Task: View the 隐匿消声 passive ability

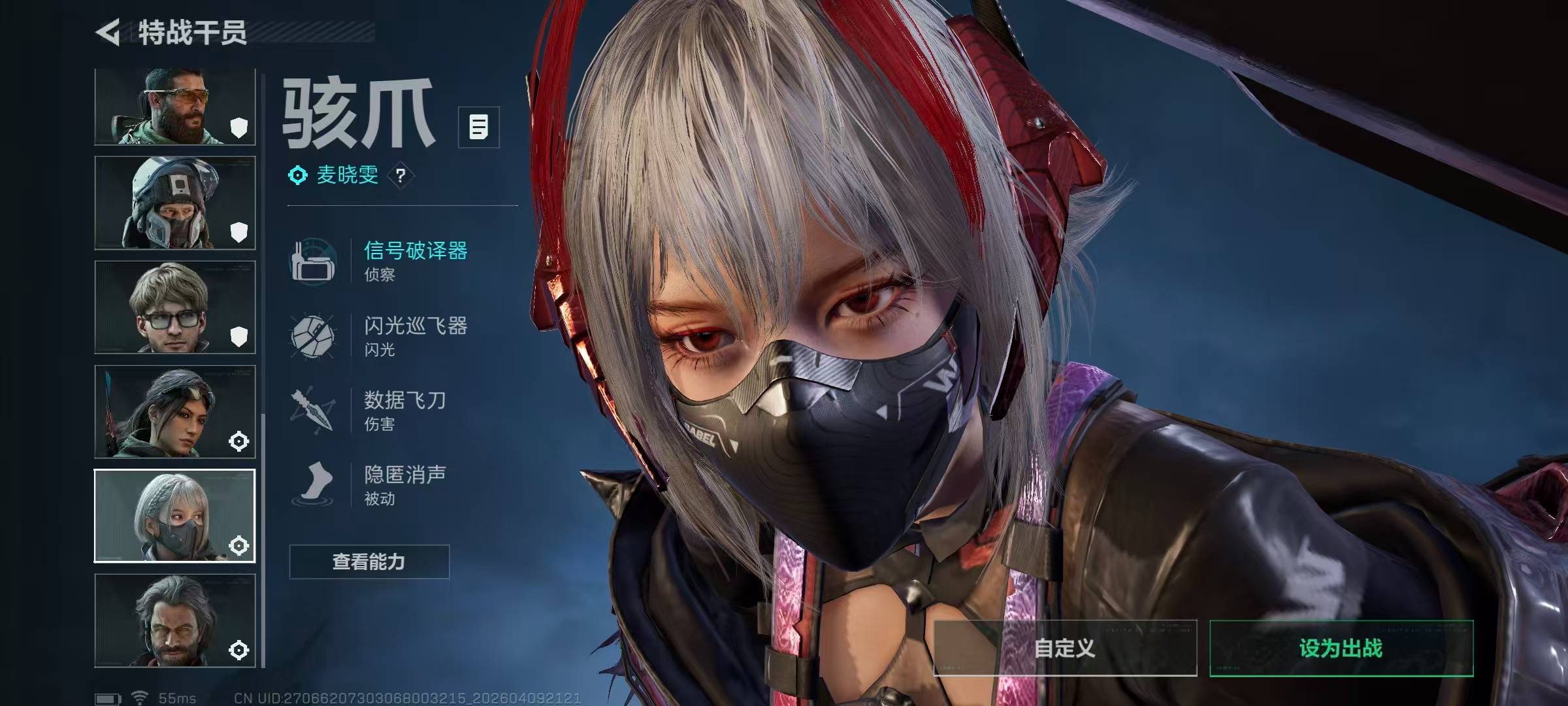Action: [x=404, y=484]
